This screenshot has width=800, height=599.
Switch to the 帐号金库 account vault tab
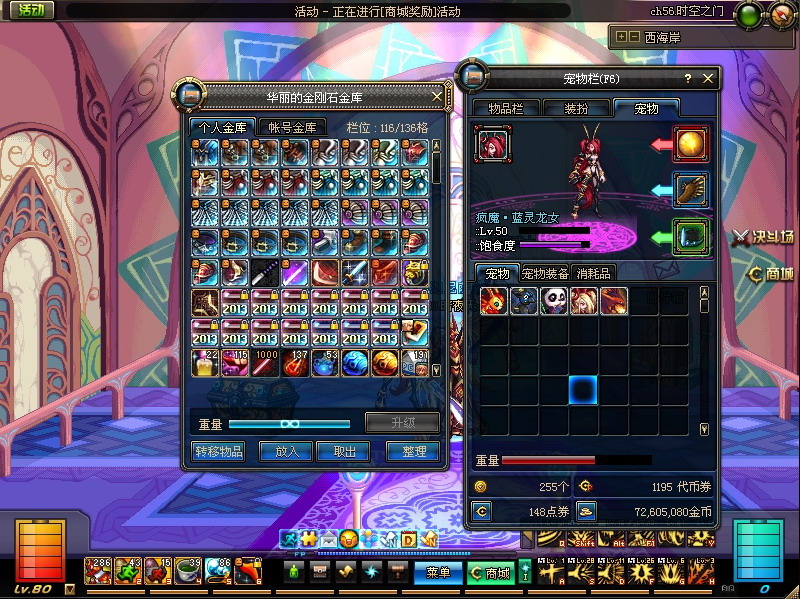pos(291,127)
